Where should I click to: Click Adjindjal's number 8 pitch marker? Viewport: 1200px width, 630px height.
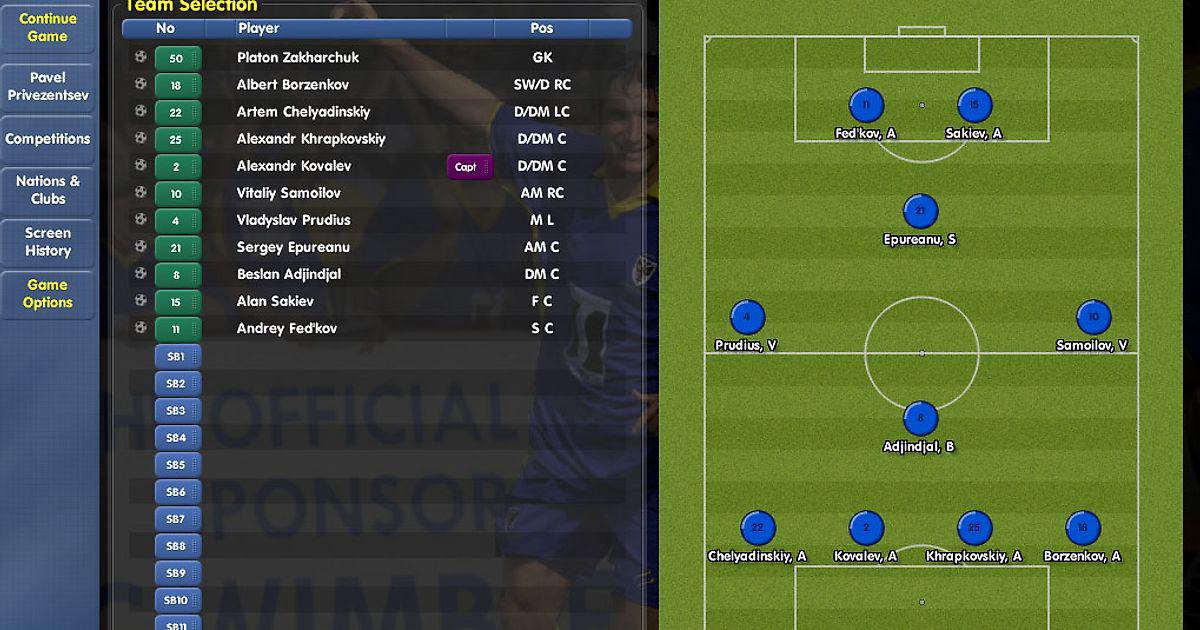tap(920, 419)
